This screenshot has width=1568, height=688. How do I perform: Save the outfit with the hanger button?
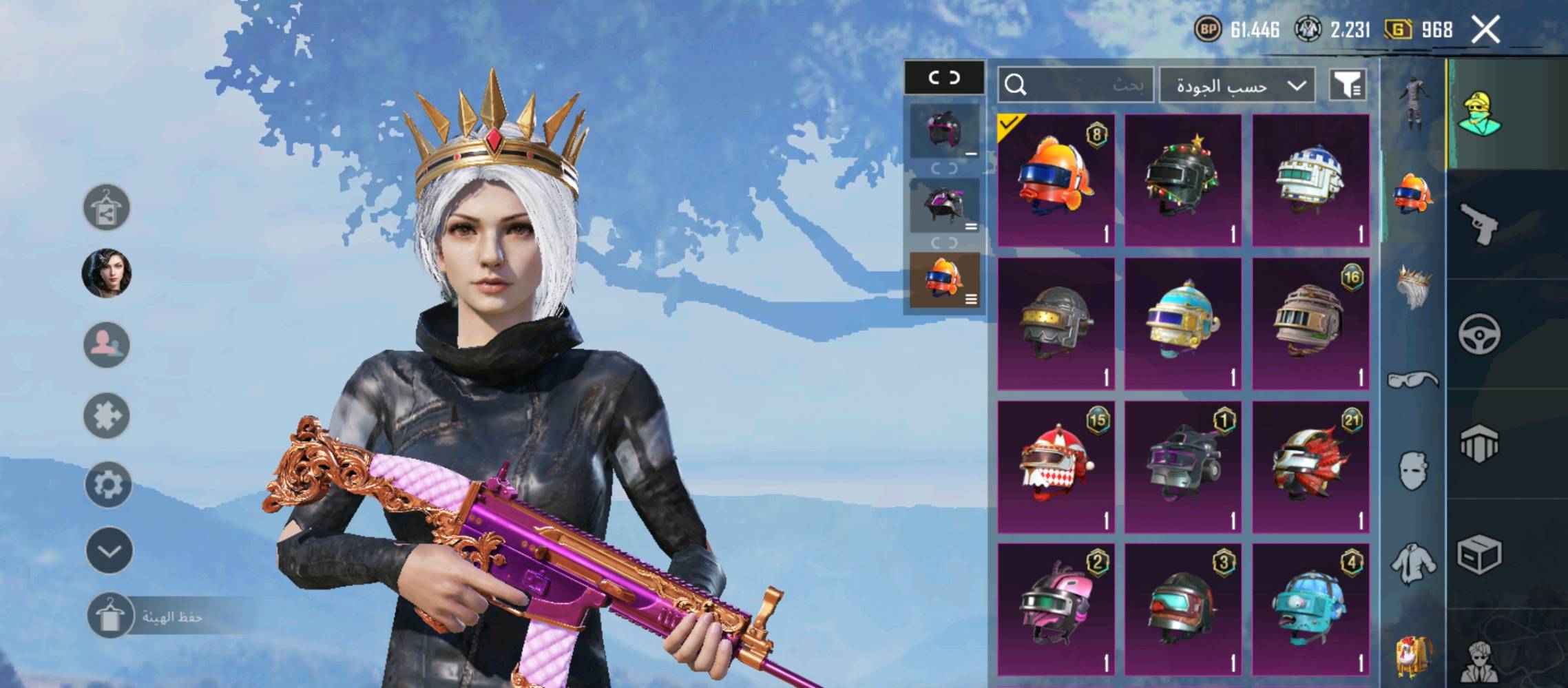(x=109, y=615)
